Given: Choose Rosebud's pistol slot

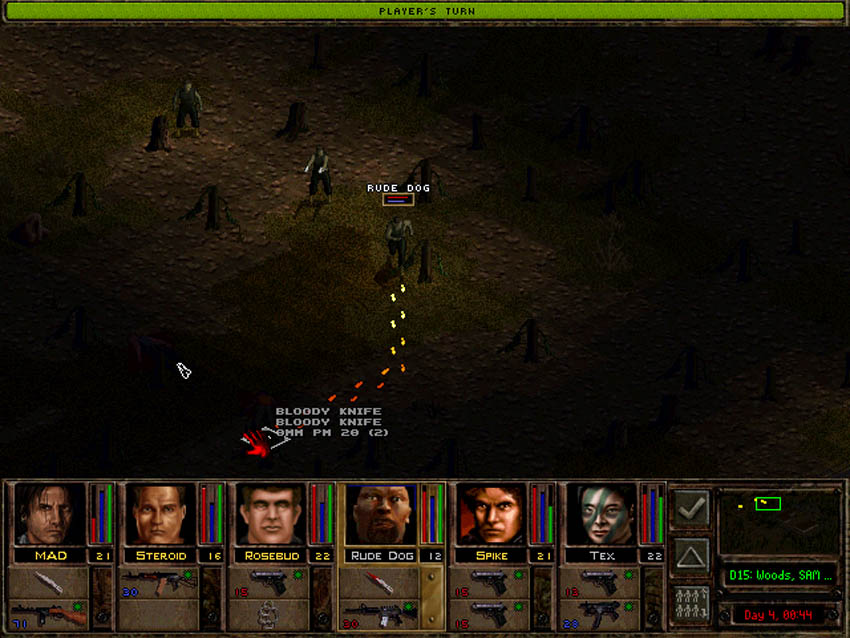Looking at the screenshot, I should click(x=269, y=581).
